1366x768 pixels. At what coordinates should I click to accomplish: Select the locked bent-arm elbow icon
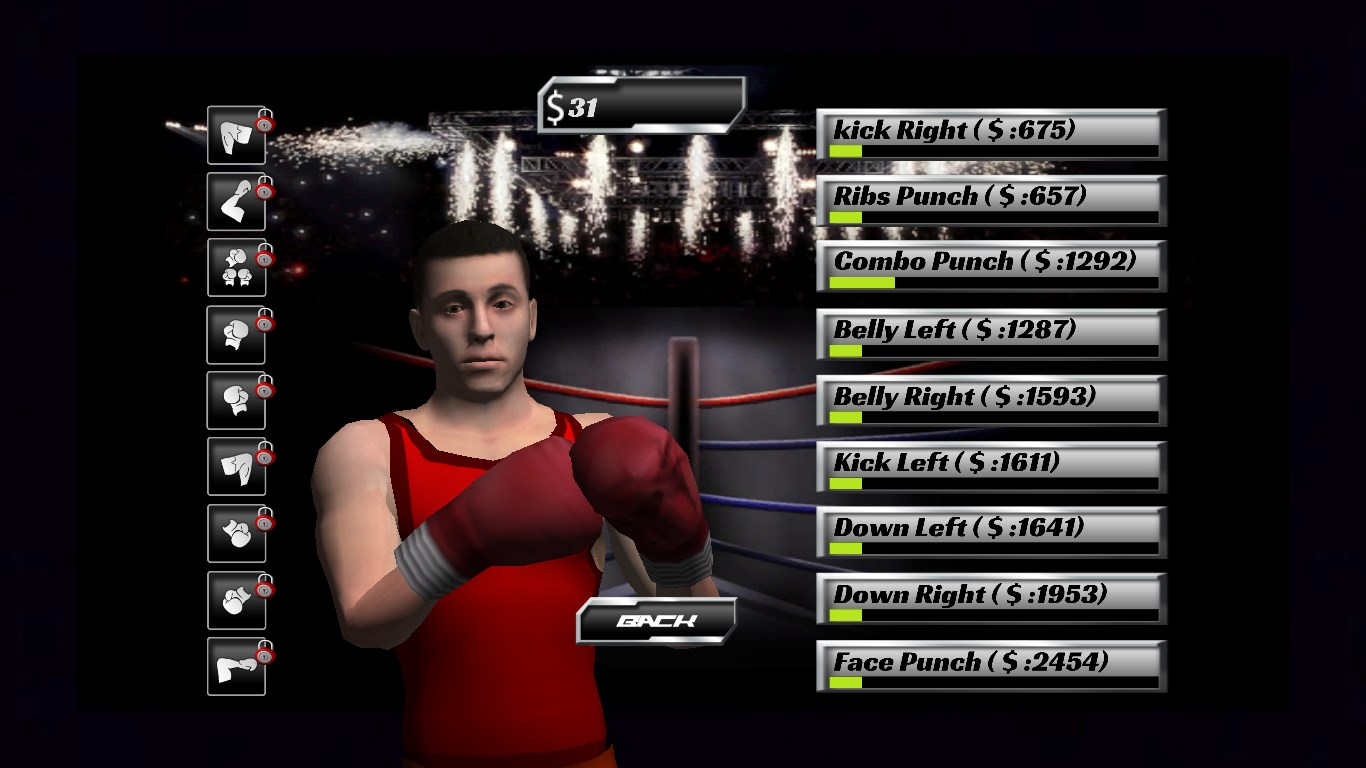coord(237,202)
